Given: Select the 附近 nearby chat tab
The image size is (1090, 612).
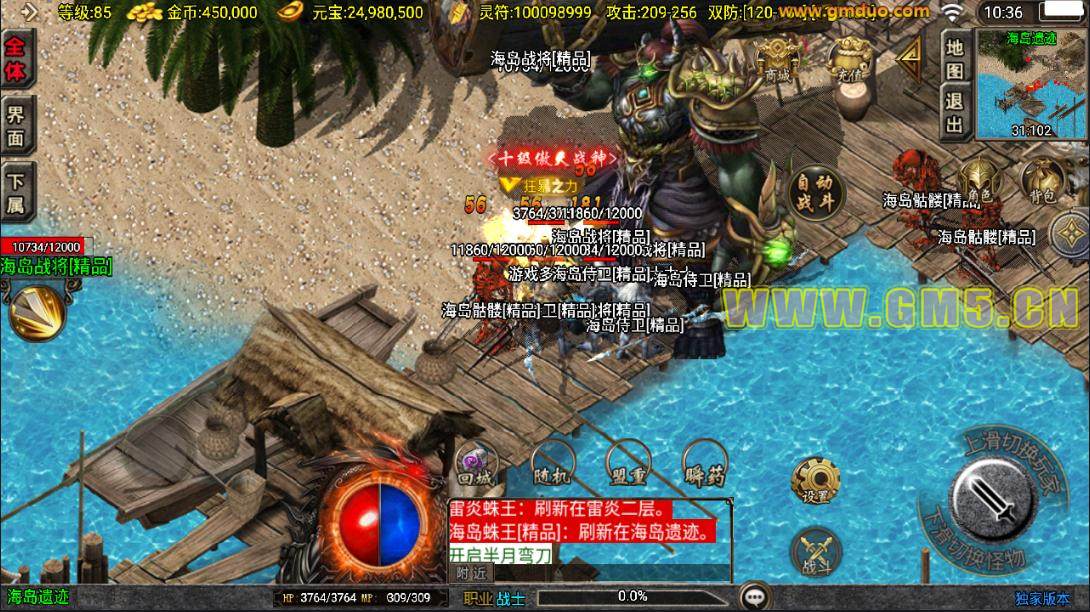Looking at the screenshot, I should (x=471, y=573).
